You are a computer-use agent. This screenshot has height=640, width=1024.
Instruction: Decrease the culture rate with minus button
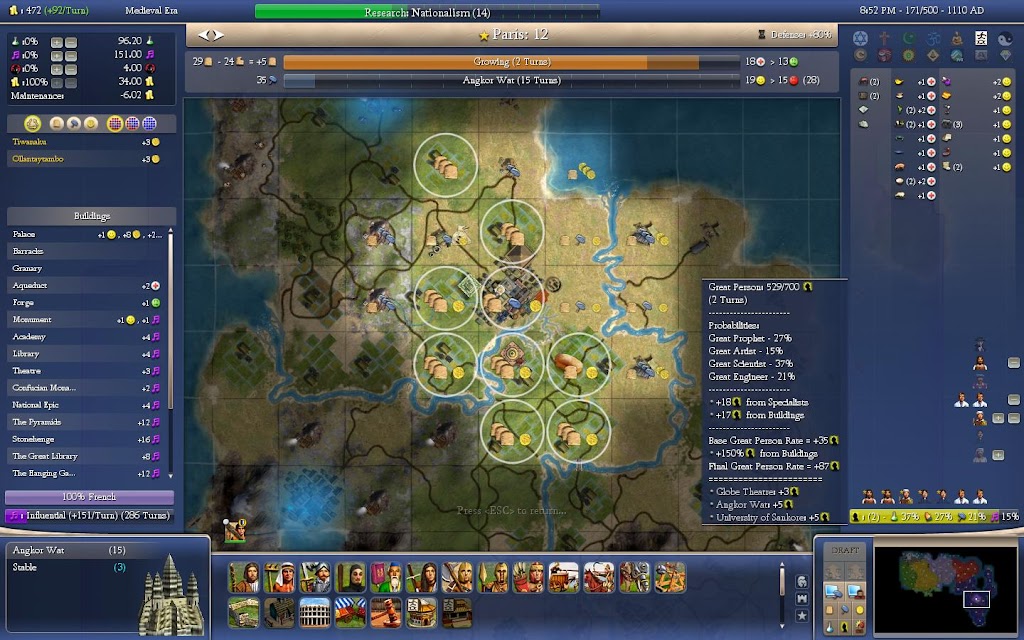pyautogui.click(x=71, y=55)
